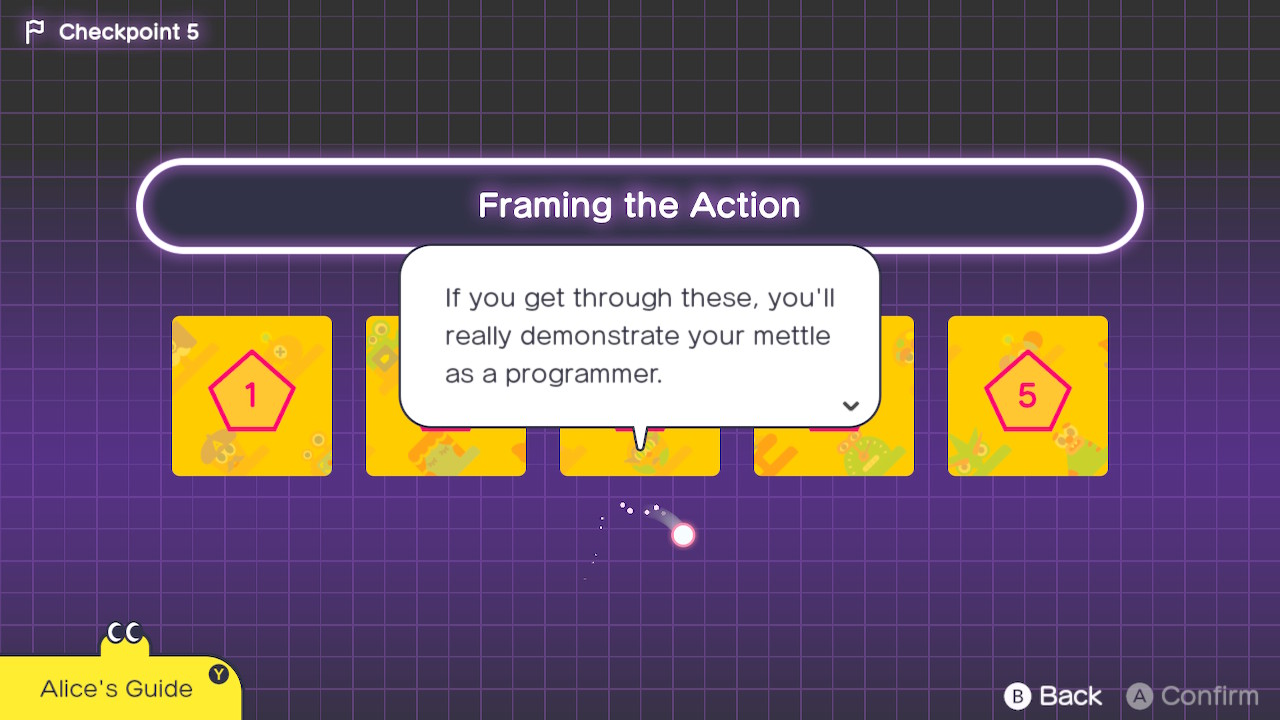
Task: Select the Checkpoint 5 header label
Action: 129,31
